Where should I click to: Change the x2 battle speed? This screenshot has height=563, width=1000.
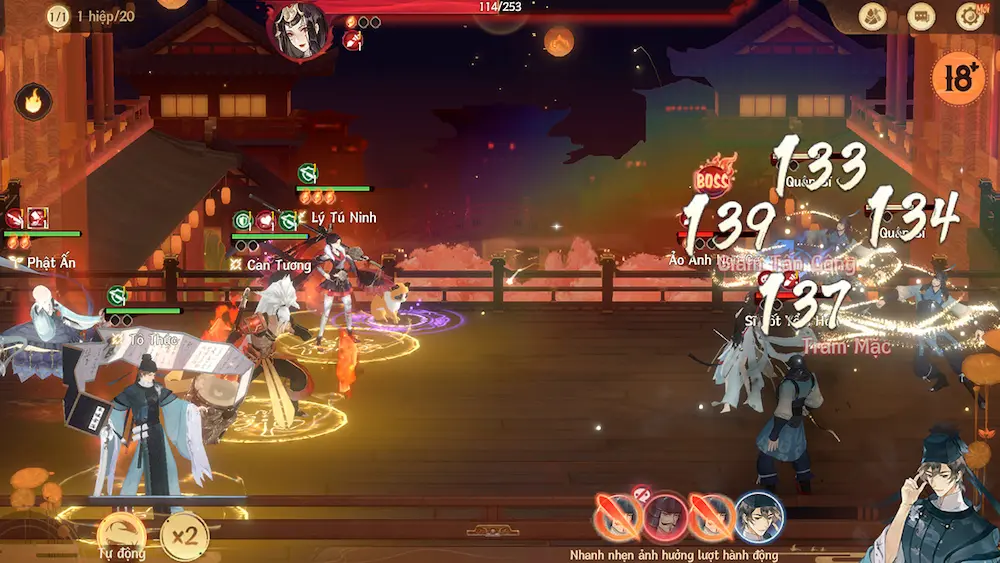pos(184,536)
